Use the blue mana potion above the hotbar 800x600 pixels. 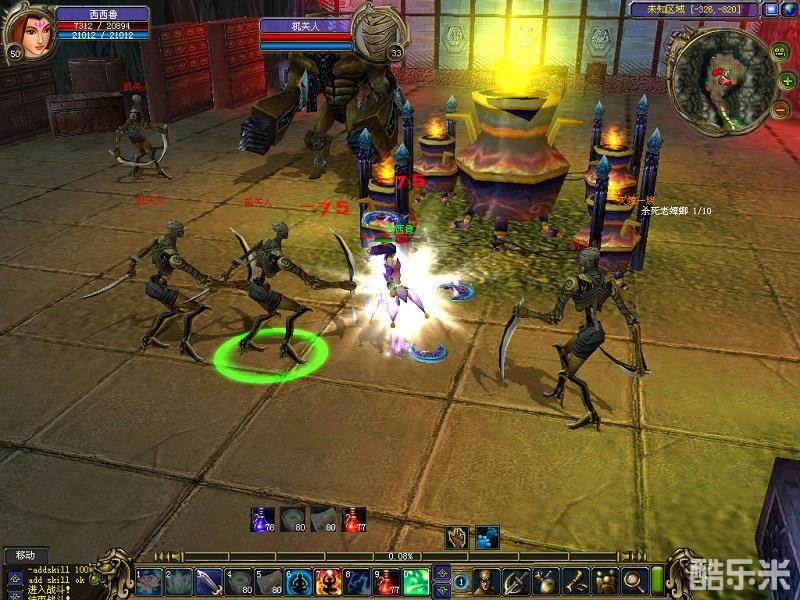click(x=263, y=519)
